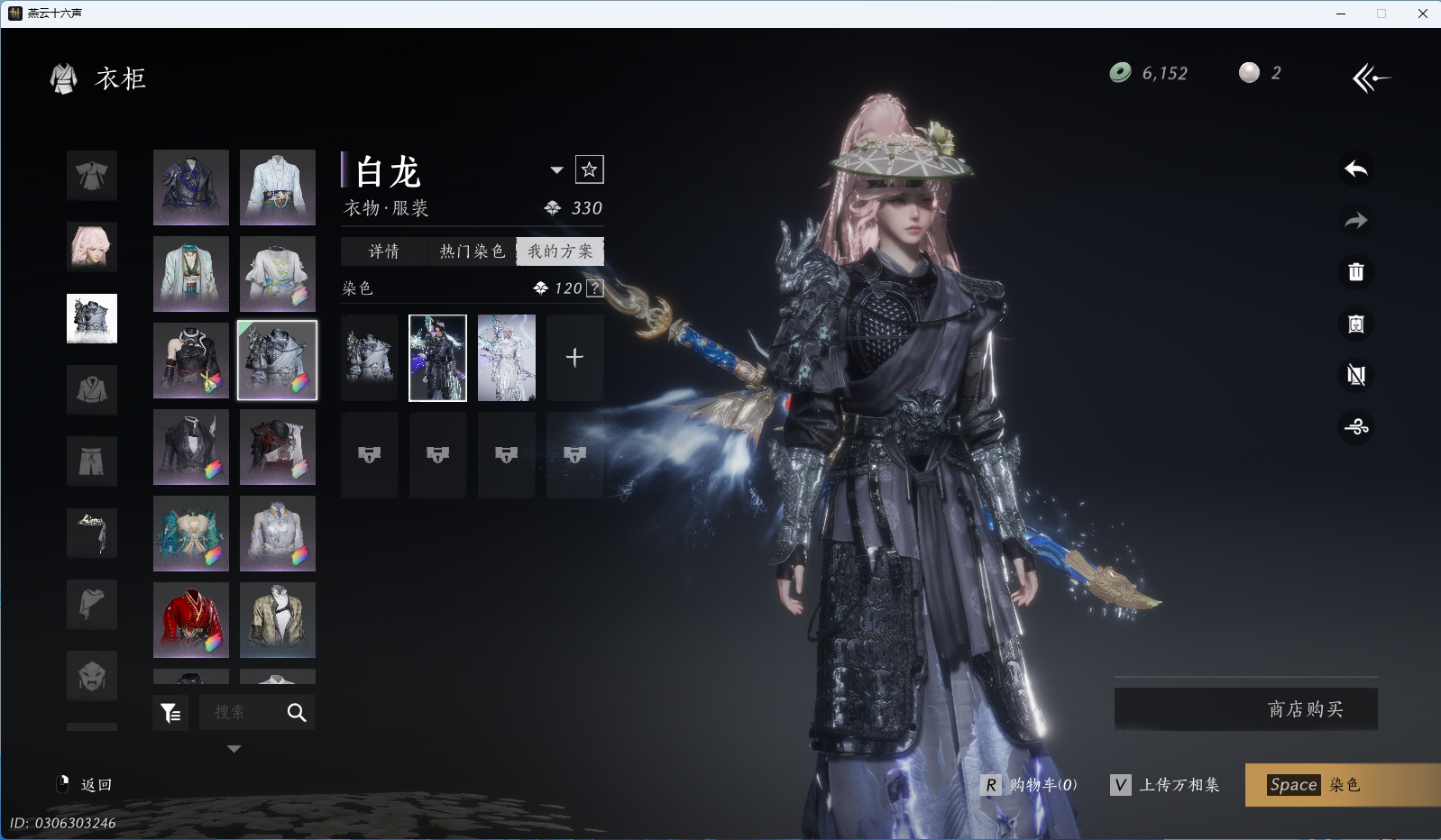
Task: Favorite the 白龙 outfit with star button
Action: tap(590, 169)
